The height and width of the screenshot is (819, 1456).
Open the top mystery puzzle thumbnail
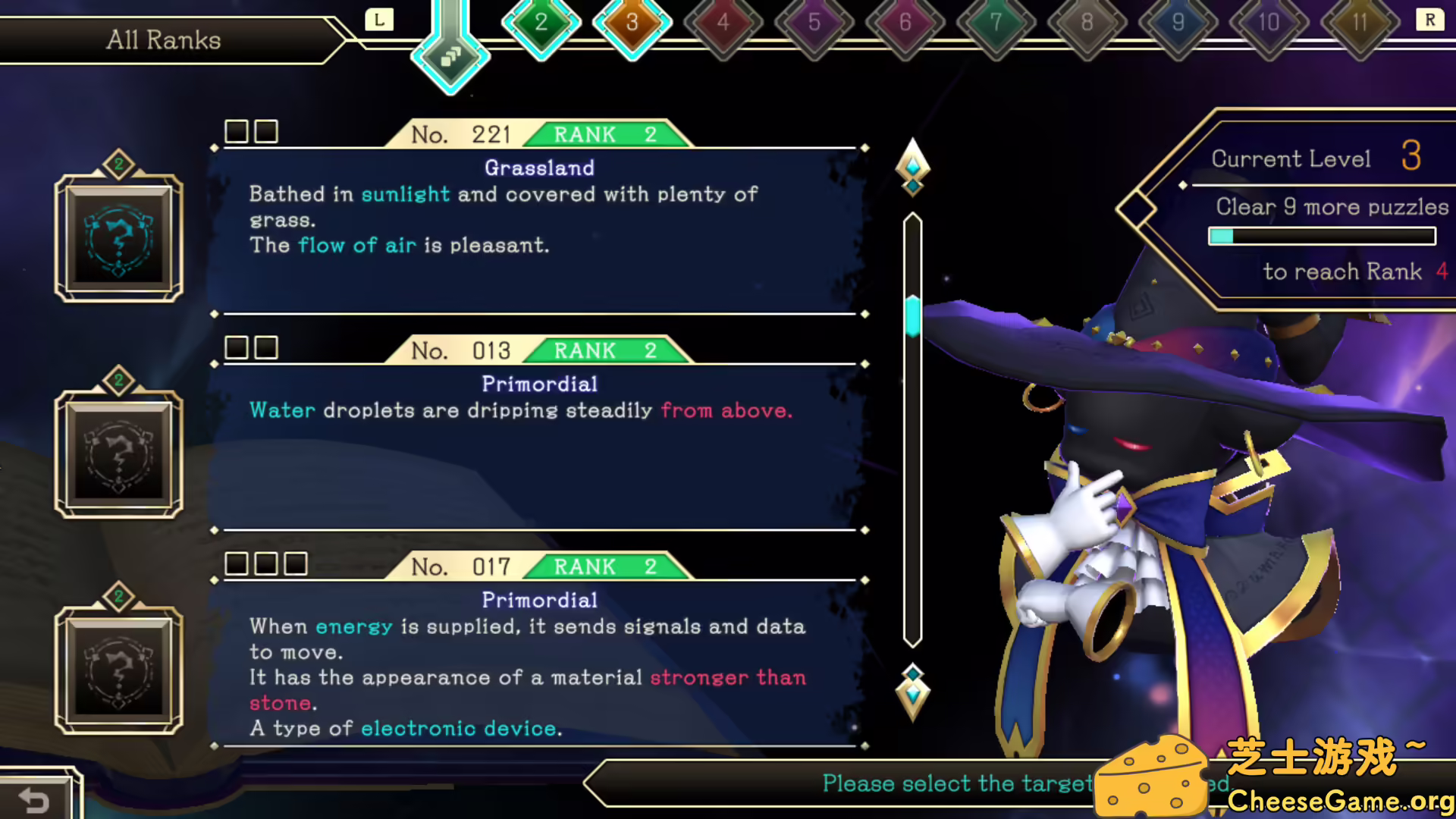click(x=120, y=239)
